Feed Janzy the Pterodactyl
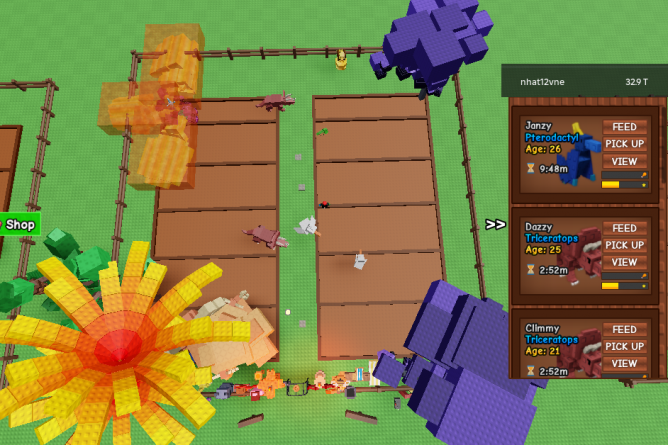 (624, 127)
